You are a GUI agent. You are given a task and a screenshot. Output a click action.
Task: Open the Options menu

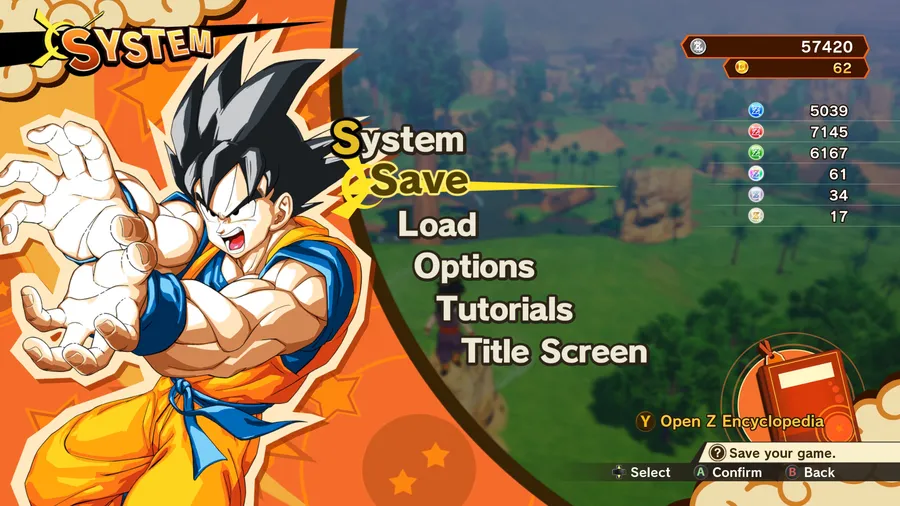tap(474, 267)
